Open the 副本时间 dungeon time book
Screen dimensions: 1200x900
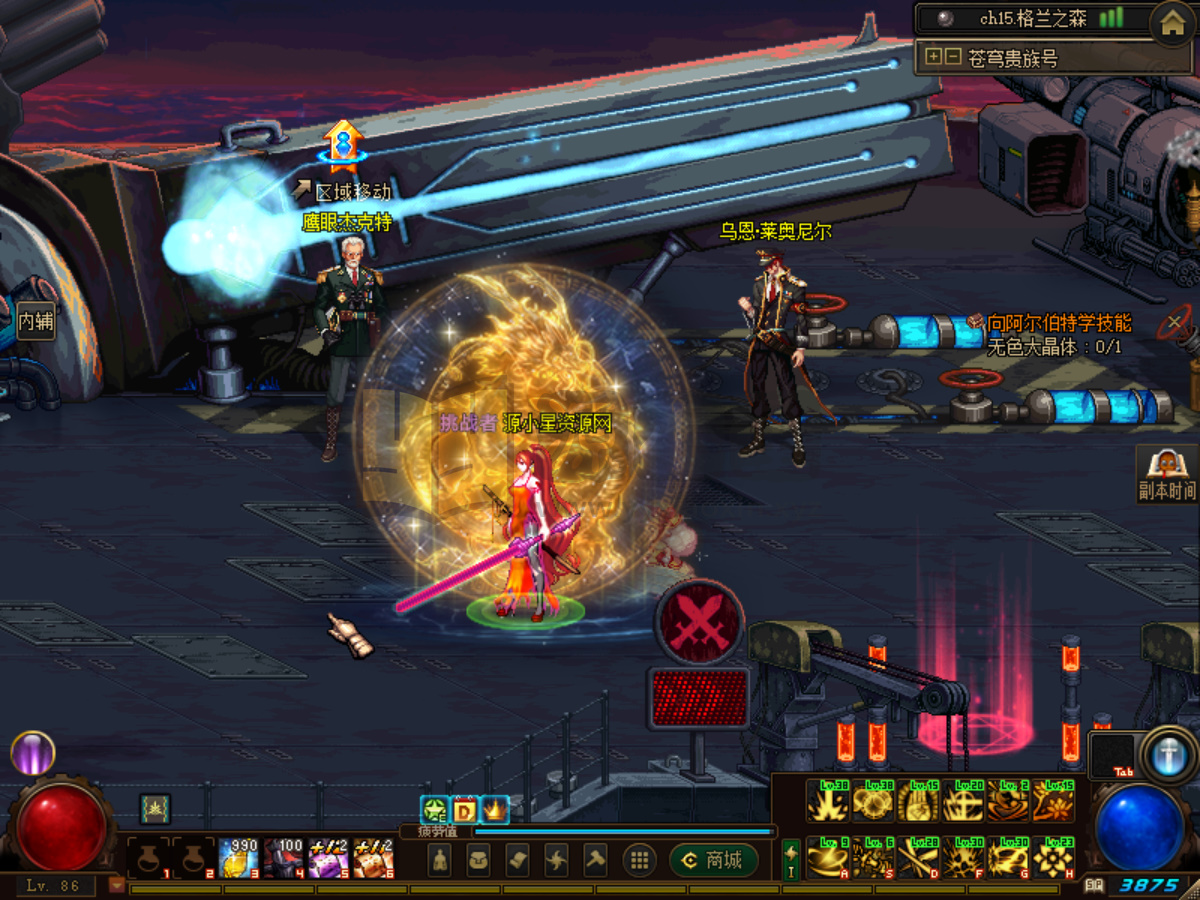(x=1165, y=472)
